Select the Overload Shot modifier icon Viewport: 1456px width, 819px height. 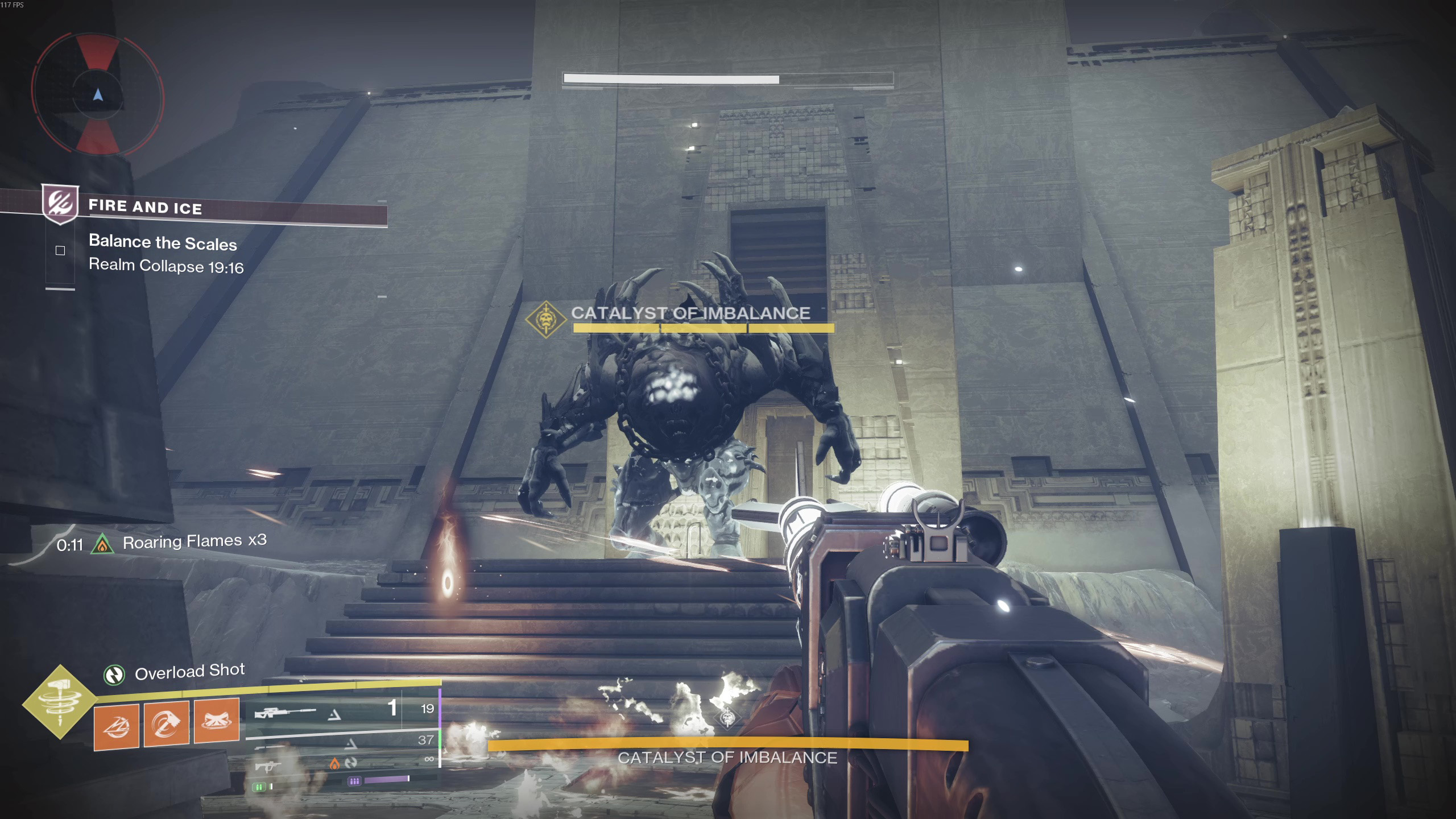coord(114,675)
